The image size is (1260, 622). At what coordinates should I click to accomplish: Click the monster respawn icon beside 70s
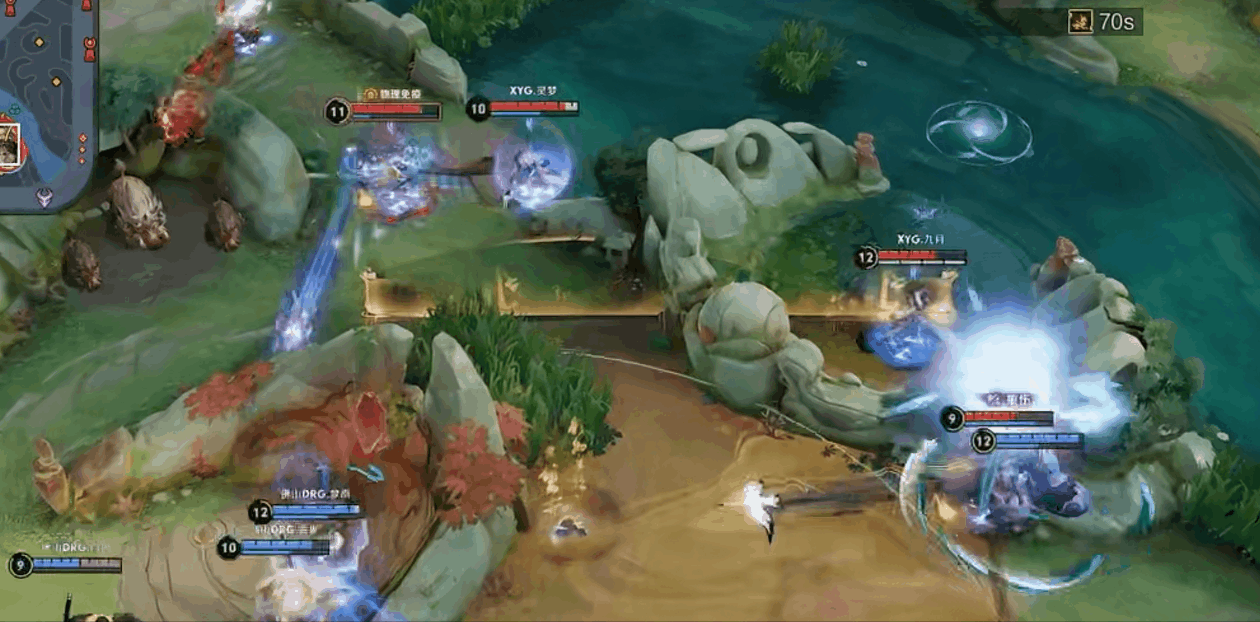tap(1080, 21)
